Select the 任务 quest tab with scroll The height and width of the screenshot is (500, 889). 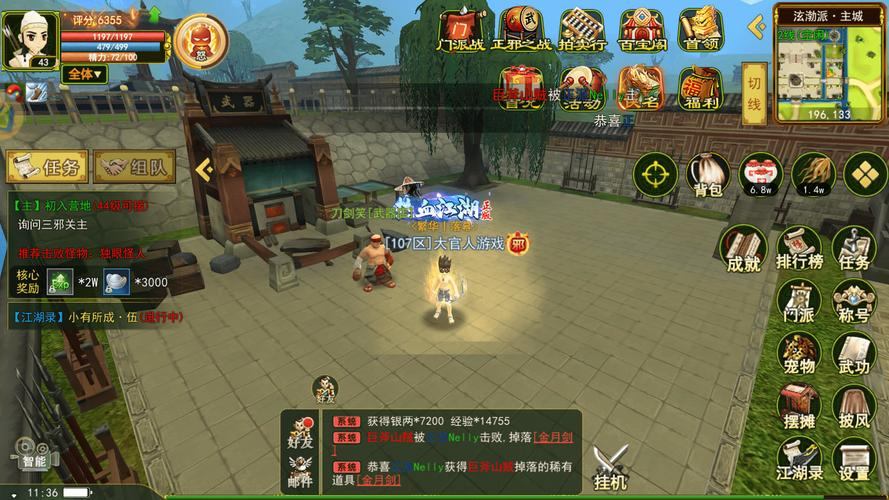pos(47,168)
